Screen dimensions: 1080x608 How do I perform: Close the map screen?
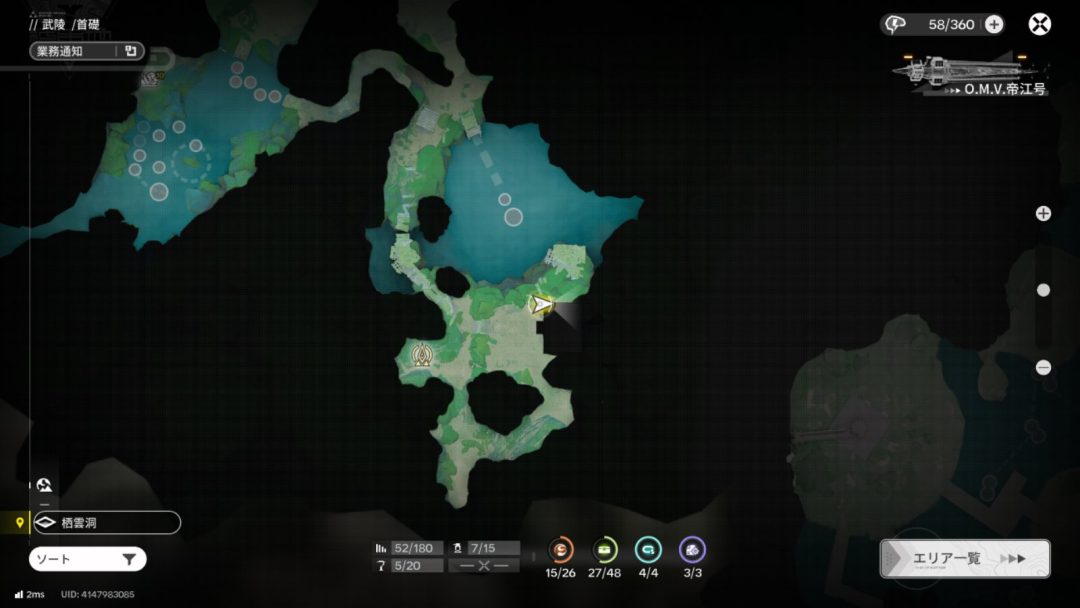point(1040,25)
